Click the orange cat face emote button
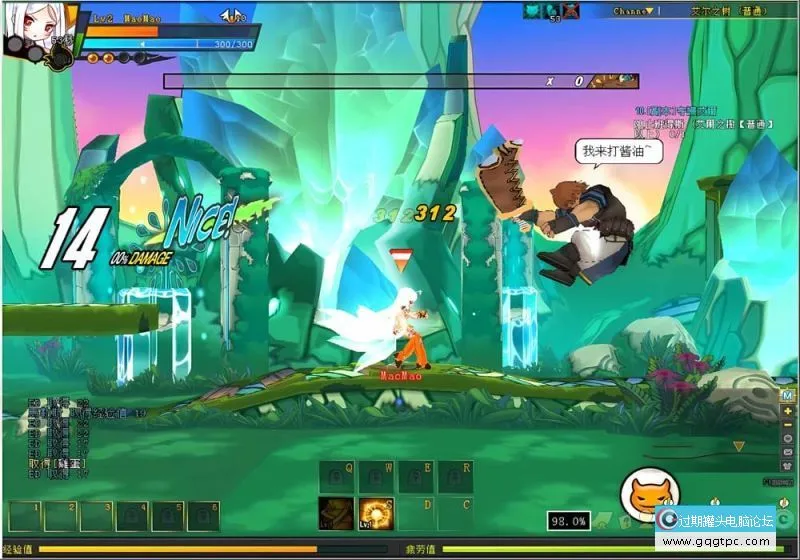 coord(643,495)
